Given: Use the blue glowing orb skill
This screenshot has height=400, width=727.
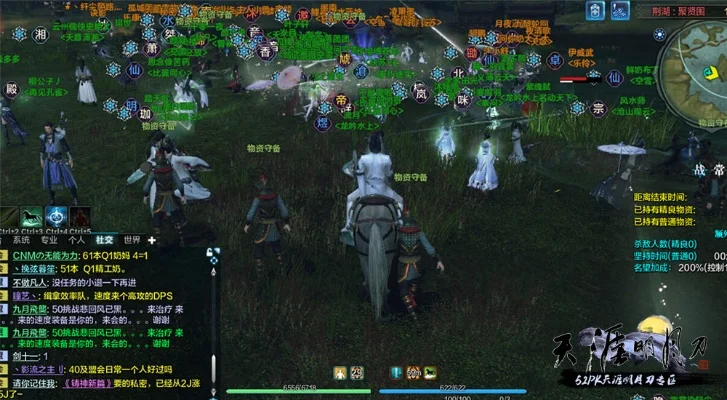Looking at the screenshot, I should [57, 216].
